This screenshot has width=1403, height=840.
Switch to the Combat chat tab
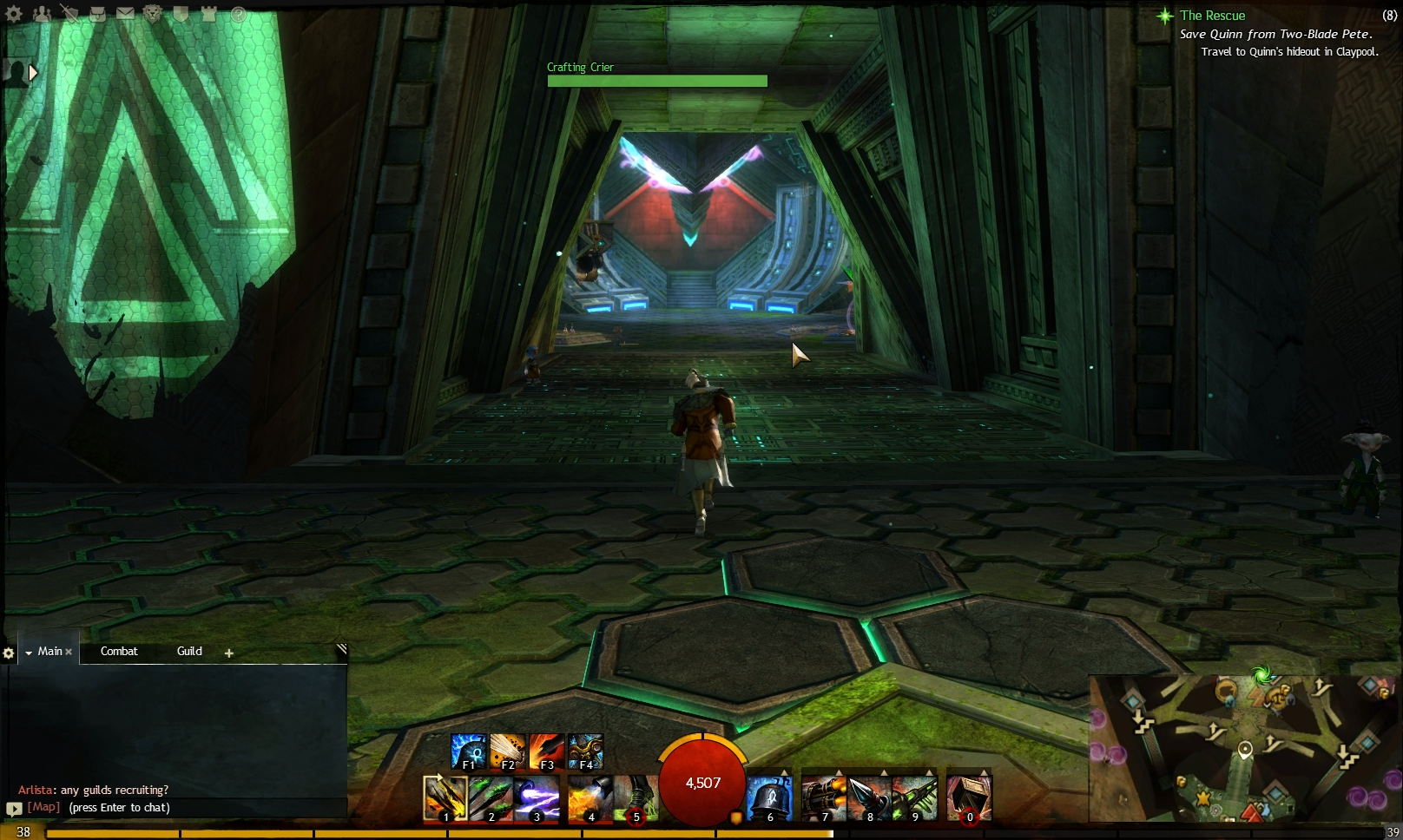click(x=119, y=652)
